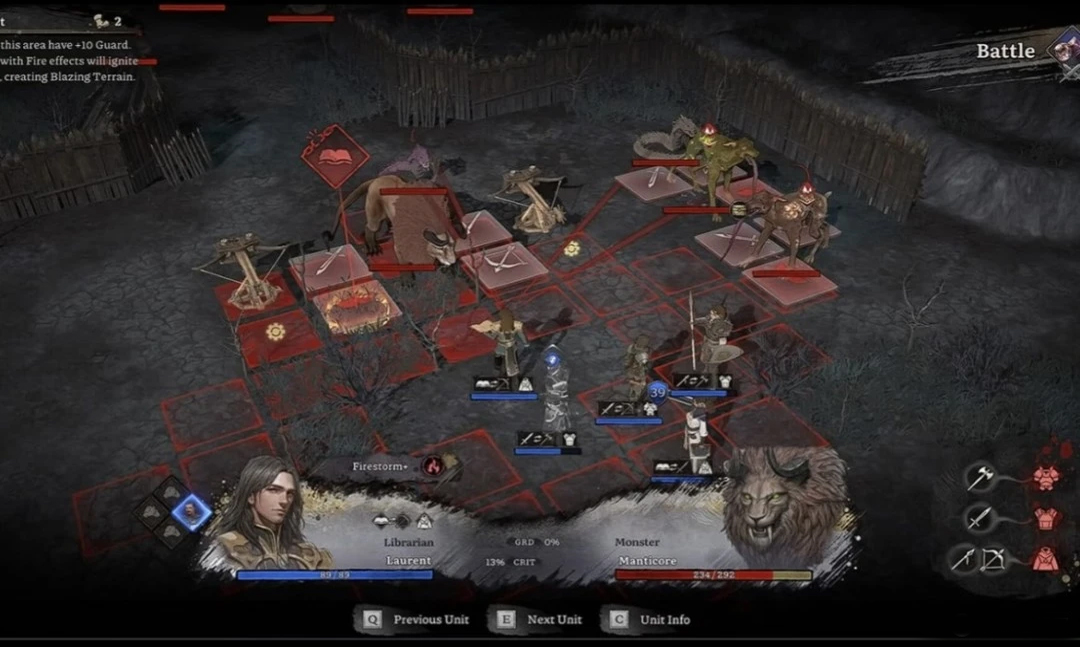Click the bow weapon icon
This screenshot has width=1080, height=647.
(x=993, y=559)
